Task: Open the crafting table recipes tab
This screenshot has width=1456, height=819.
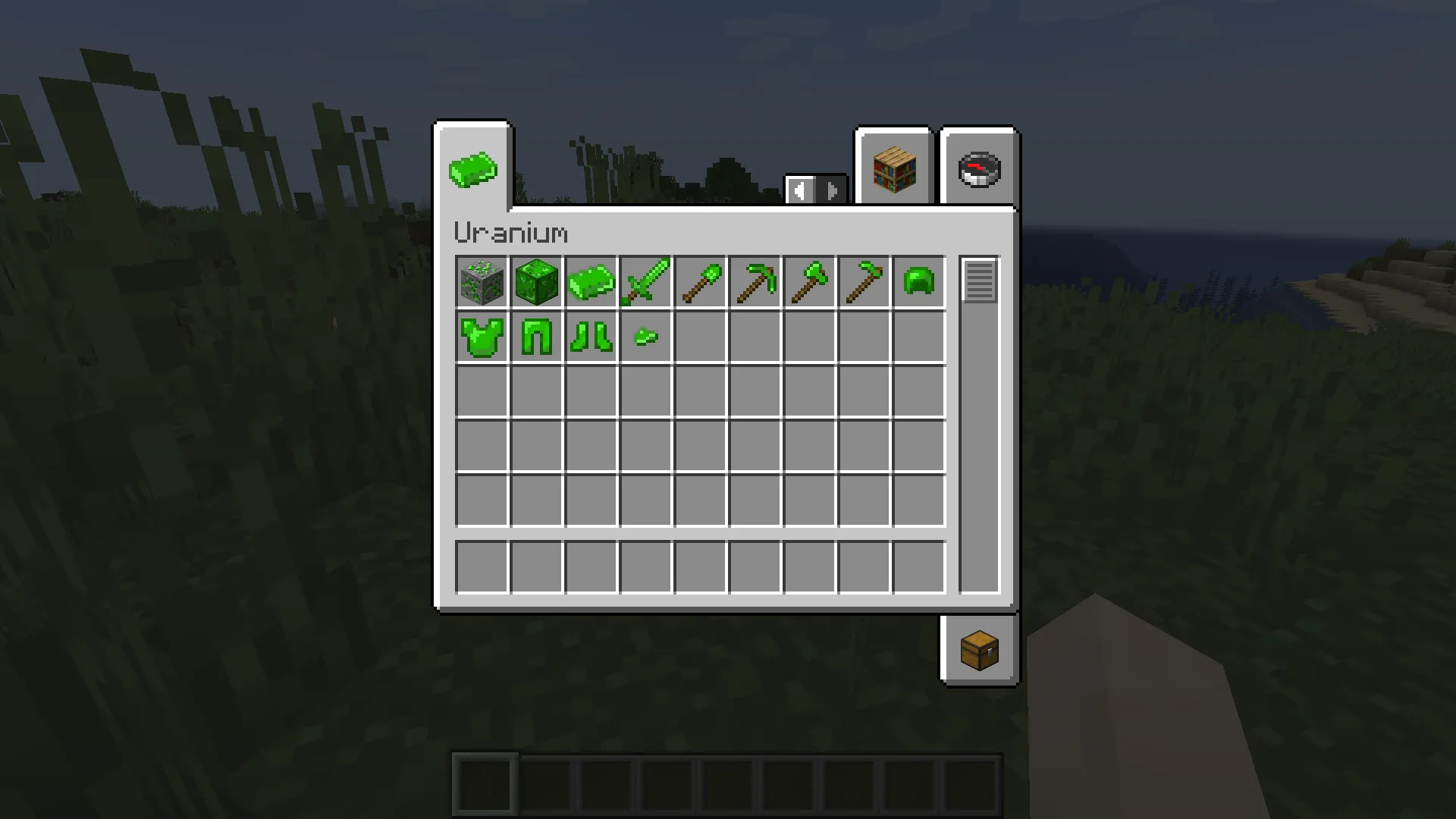Action: click(x=893, y=168)
